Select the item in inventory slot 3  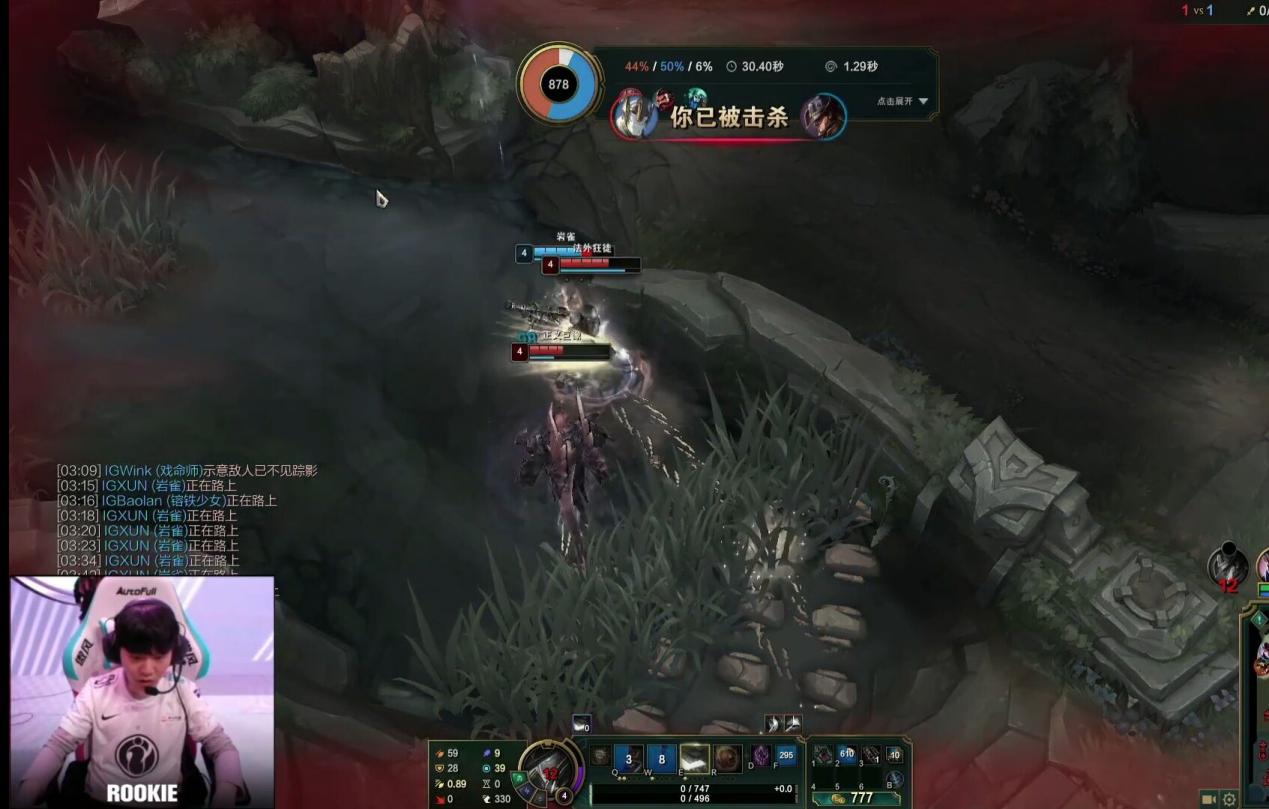click(871, 755)
